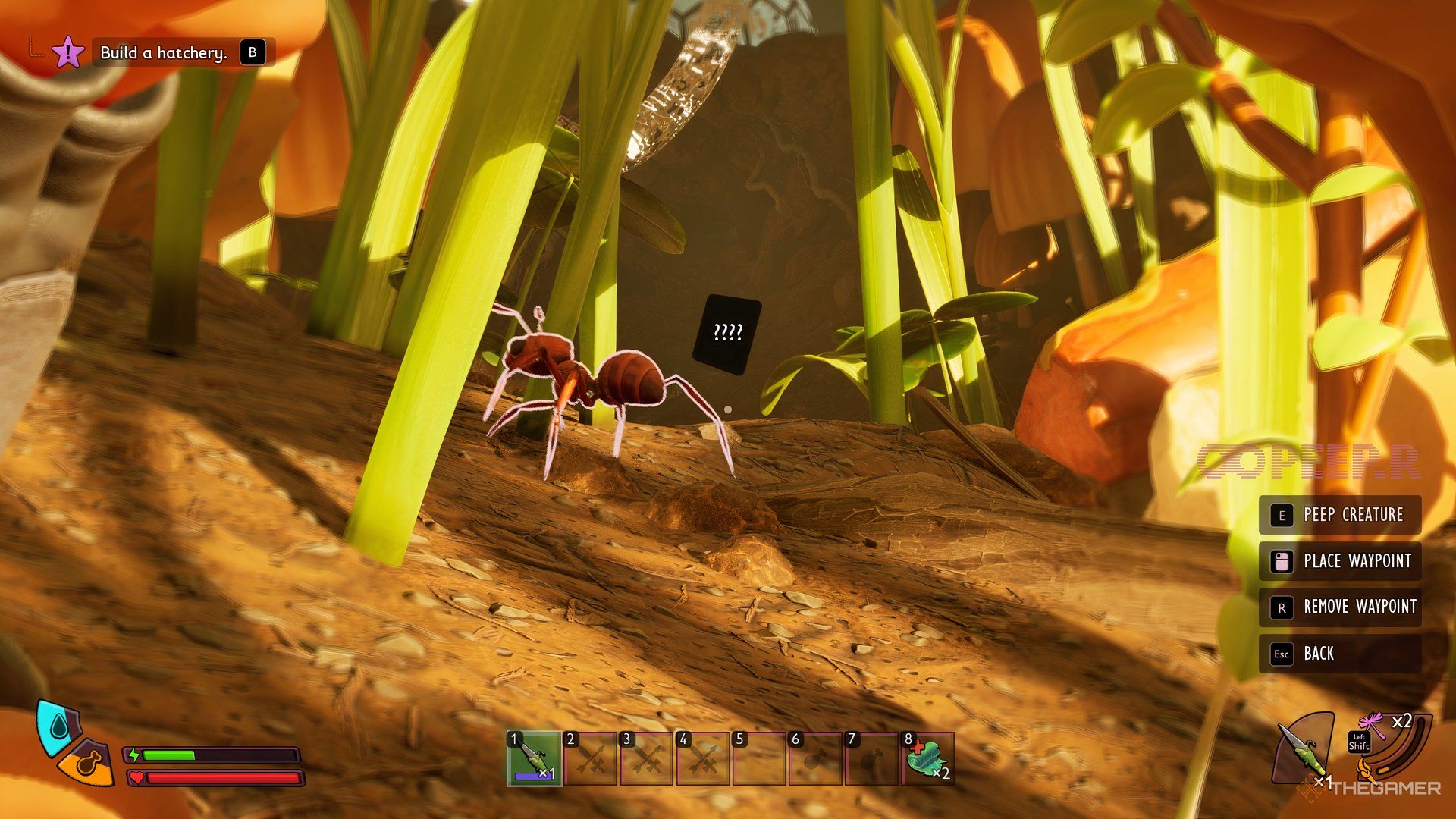
Task: Select the dagger in hotbar slot 1
Action: (534, 758)
